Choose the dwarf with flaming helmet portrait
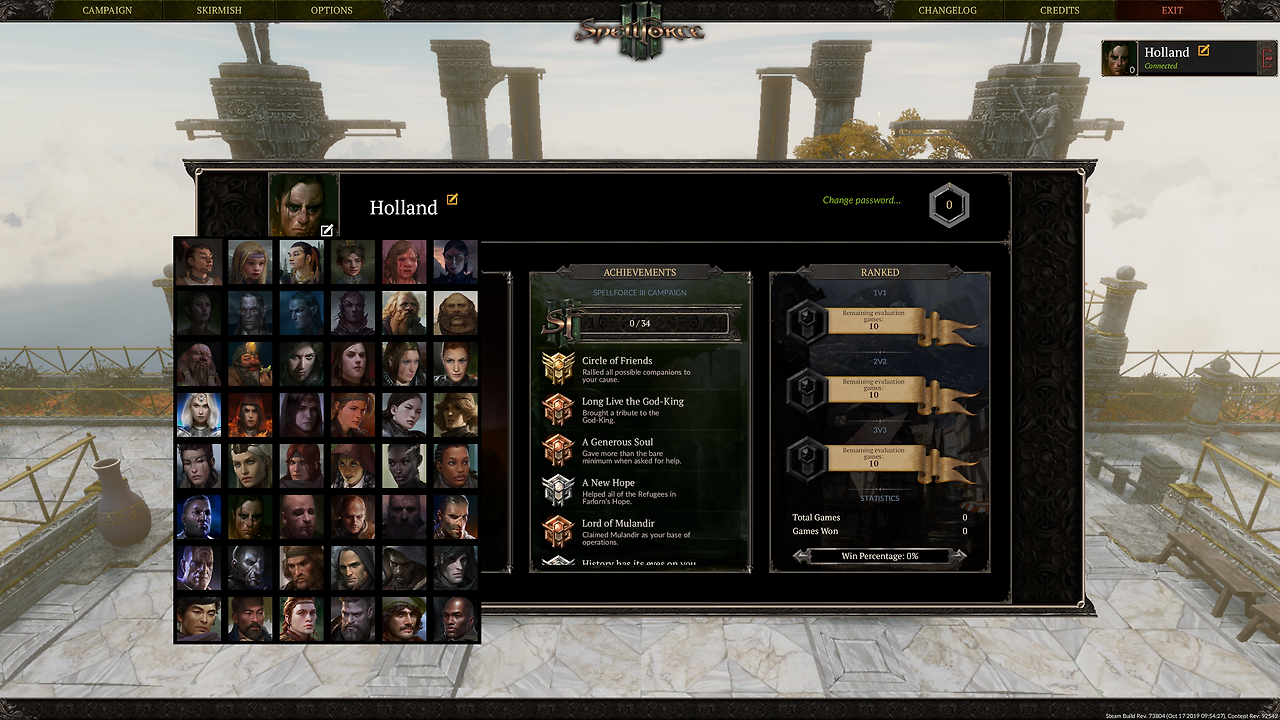Image resolution: width=1280 pixels, height=720 pixels. (x=250, y=364)
